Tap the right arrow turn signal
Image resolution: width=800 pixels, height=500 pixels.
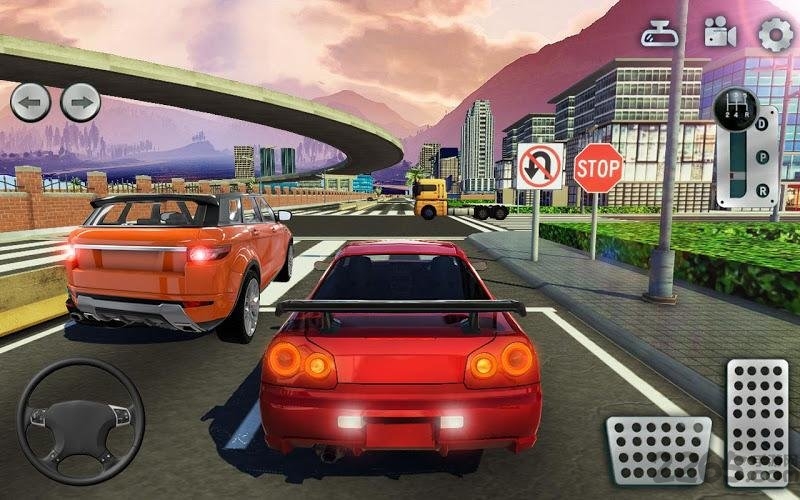point(81,102)
